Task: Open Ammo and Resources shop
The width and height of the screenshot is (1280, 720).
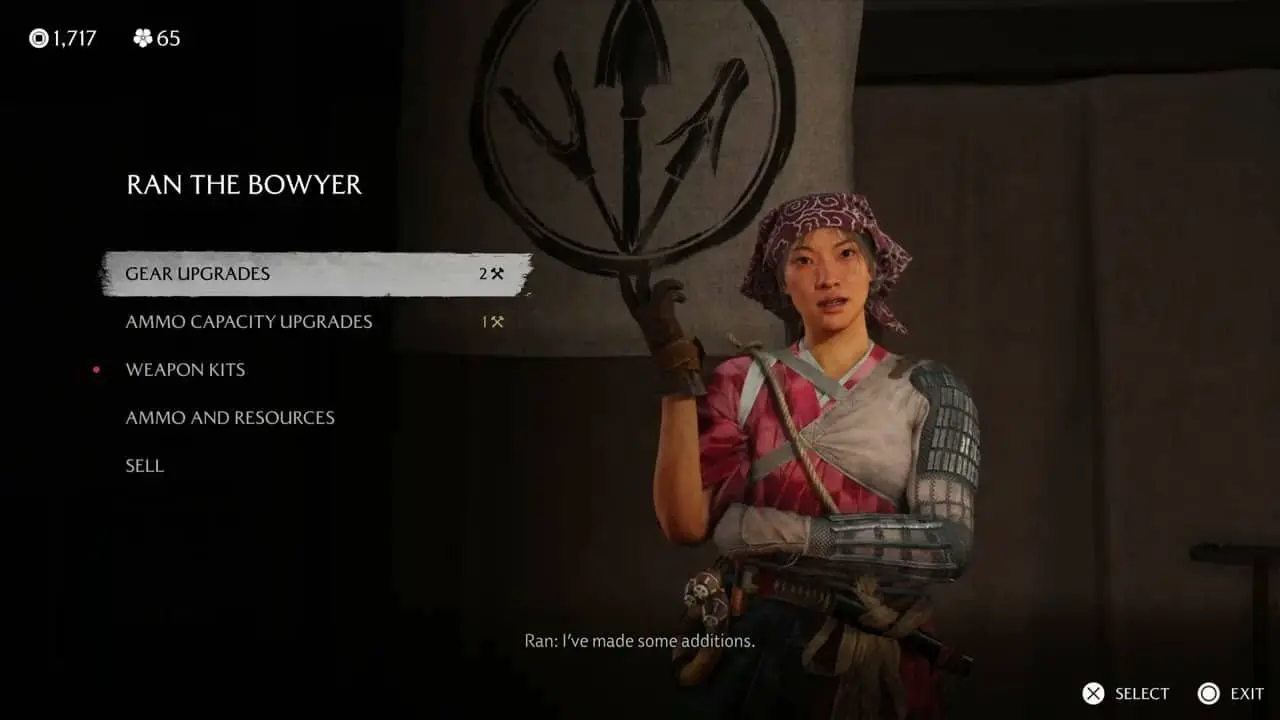Action: pos(230,418)
